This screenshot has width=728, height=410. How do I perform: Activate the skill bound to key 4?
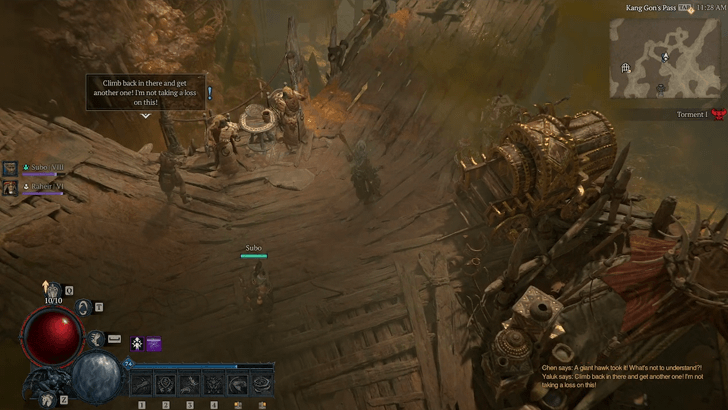[x=213, y=384]
